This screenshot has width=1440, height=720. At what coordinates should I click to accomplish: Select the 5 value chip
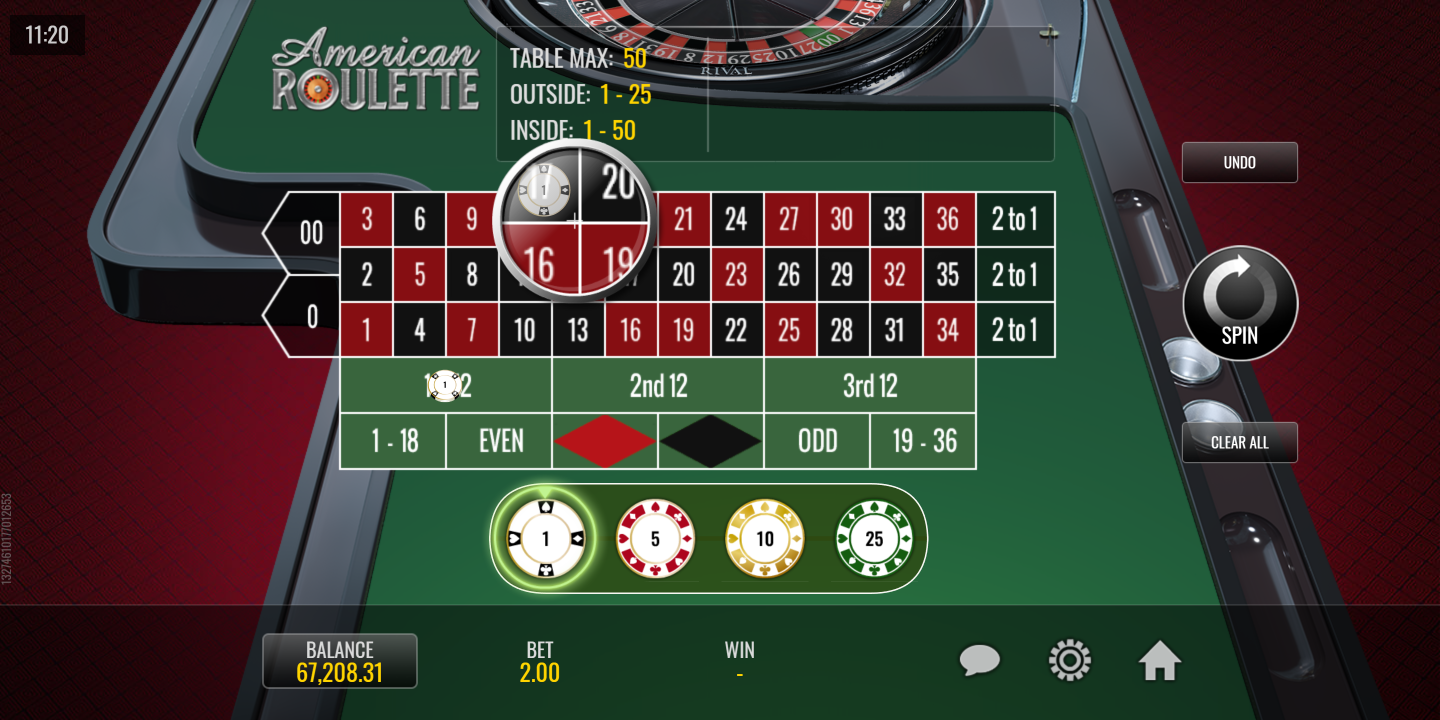point(655,540)
